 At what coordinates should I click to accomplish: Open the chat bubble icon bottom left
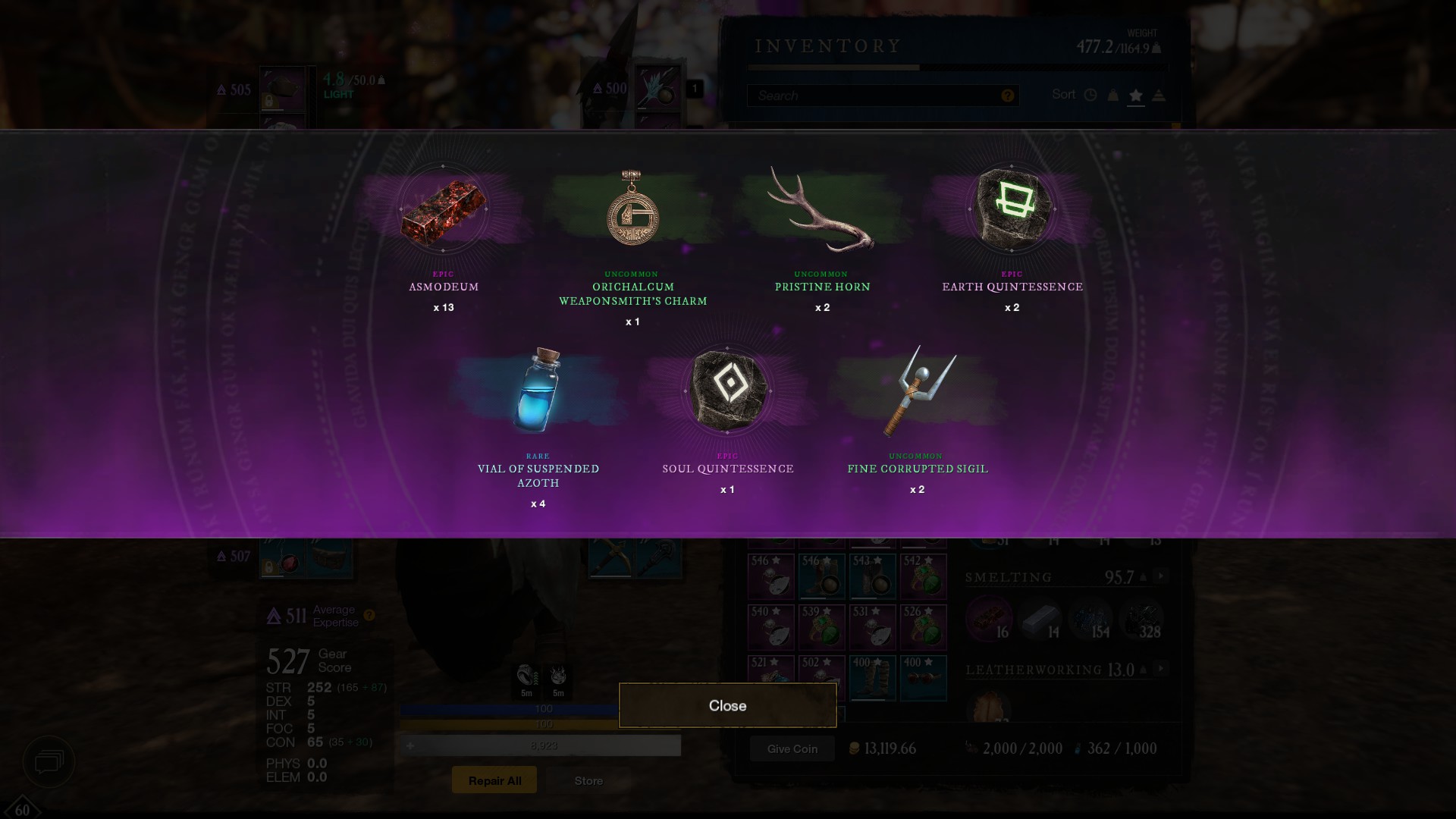pyautogui.click(x=49, y=762)
